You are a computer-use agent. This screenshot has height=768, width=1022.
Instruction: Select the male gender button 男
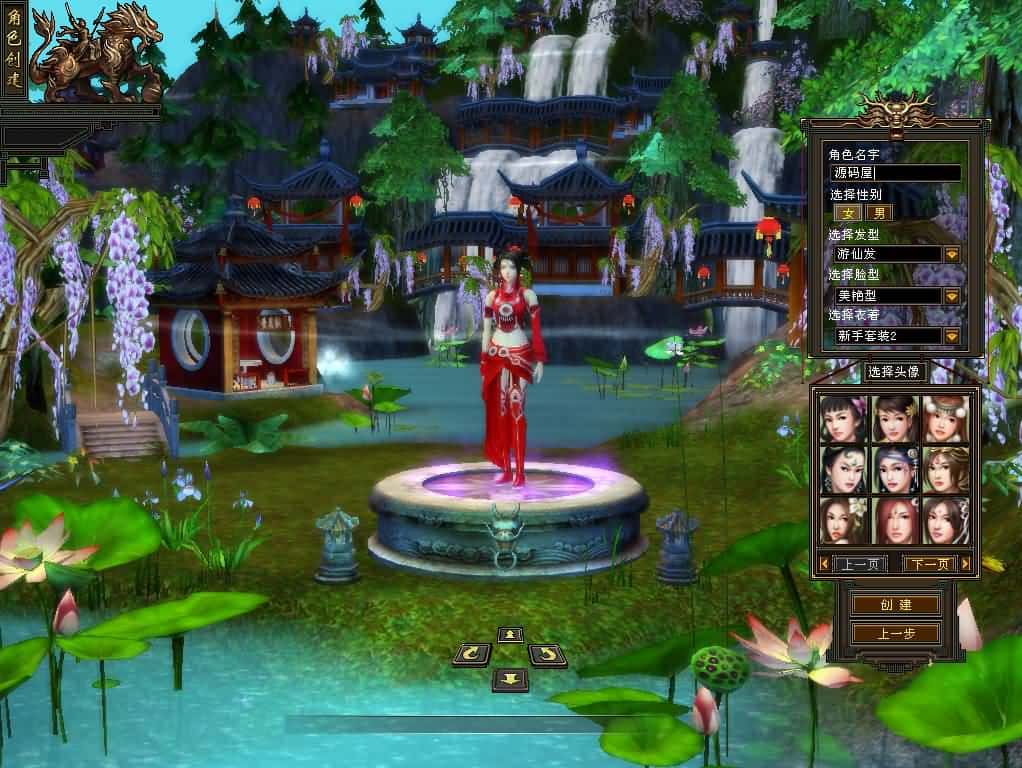pos(879,212)
